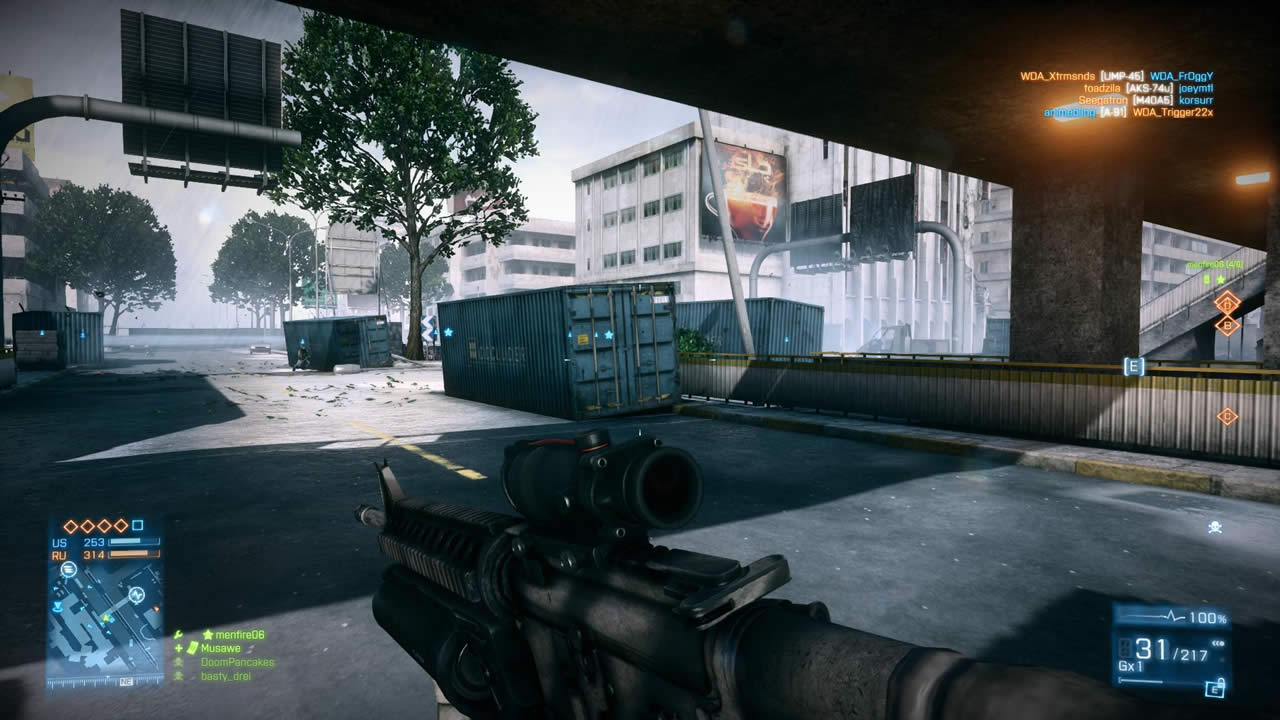Select squad member Musawe in squad list
Viewport: 1280px width, 720px height.
pyautogui.click(x=220, y=648)
